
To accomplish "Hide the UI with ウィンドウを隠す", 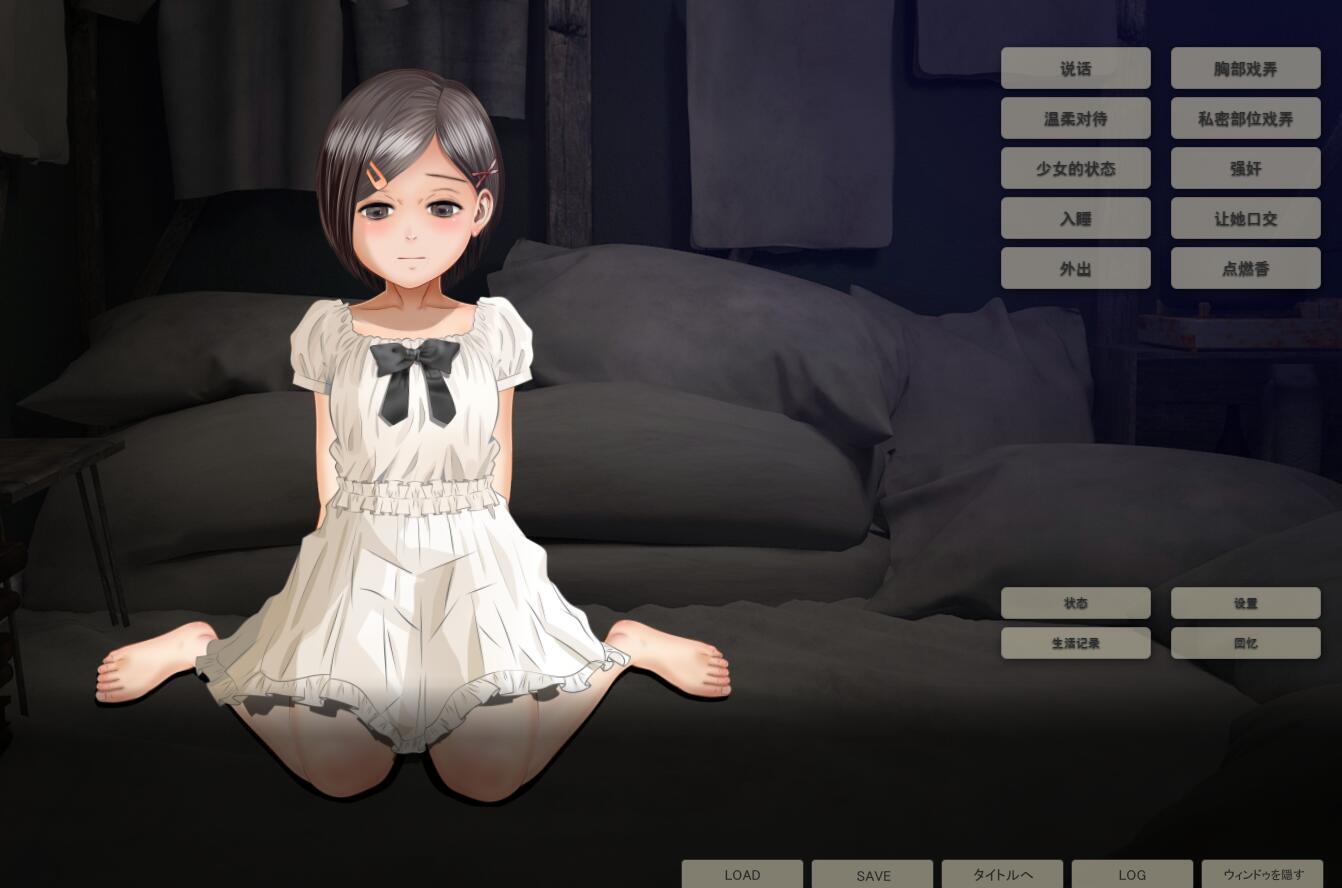I will click(x=1262, y=875).
